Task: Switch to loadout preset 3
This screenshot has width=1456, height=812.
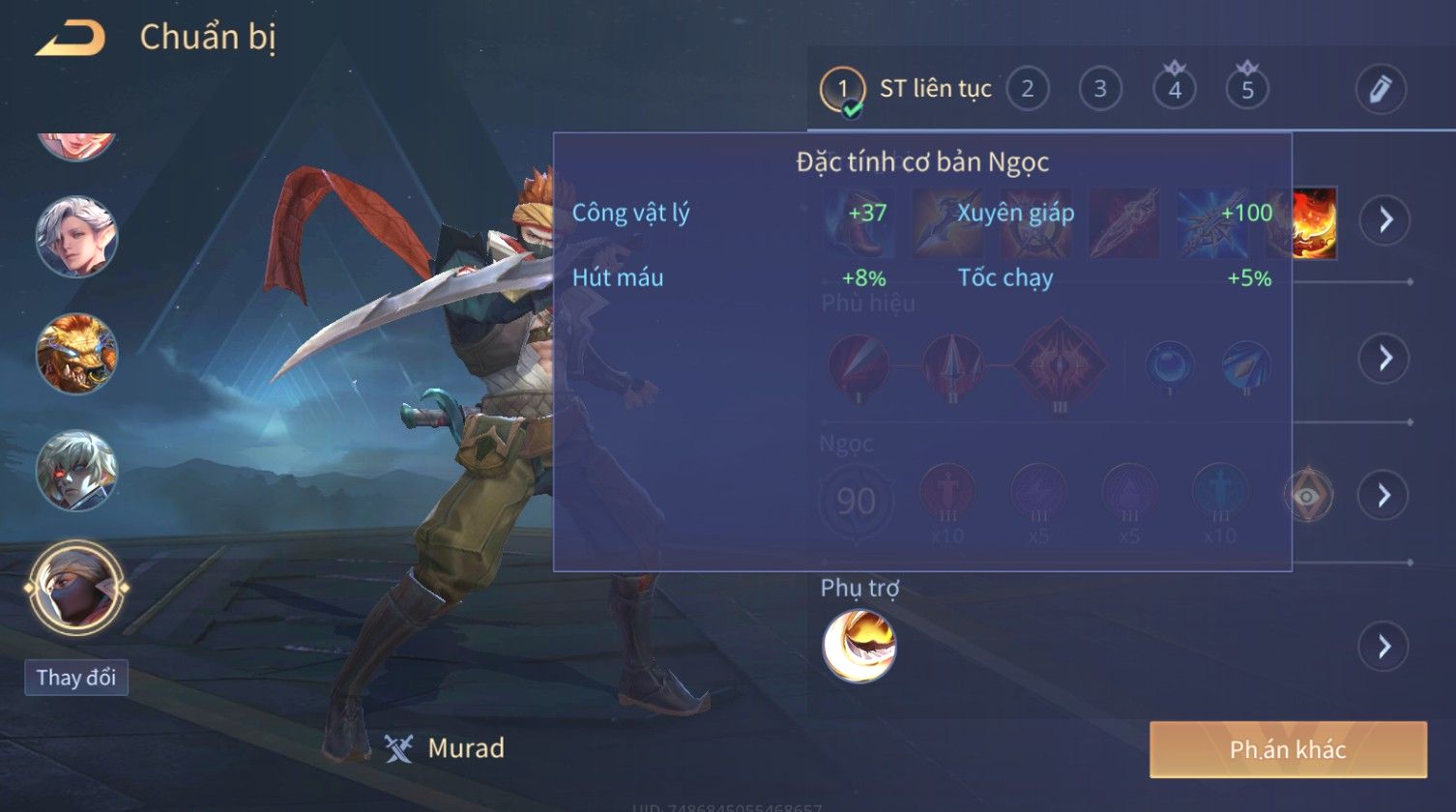Action: pyautogui.click(x=1099, y=90)
